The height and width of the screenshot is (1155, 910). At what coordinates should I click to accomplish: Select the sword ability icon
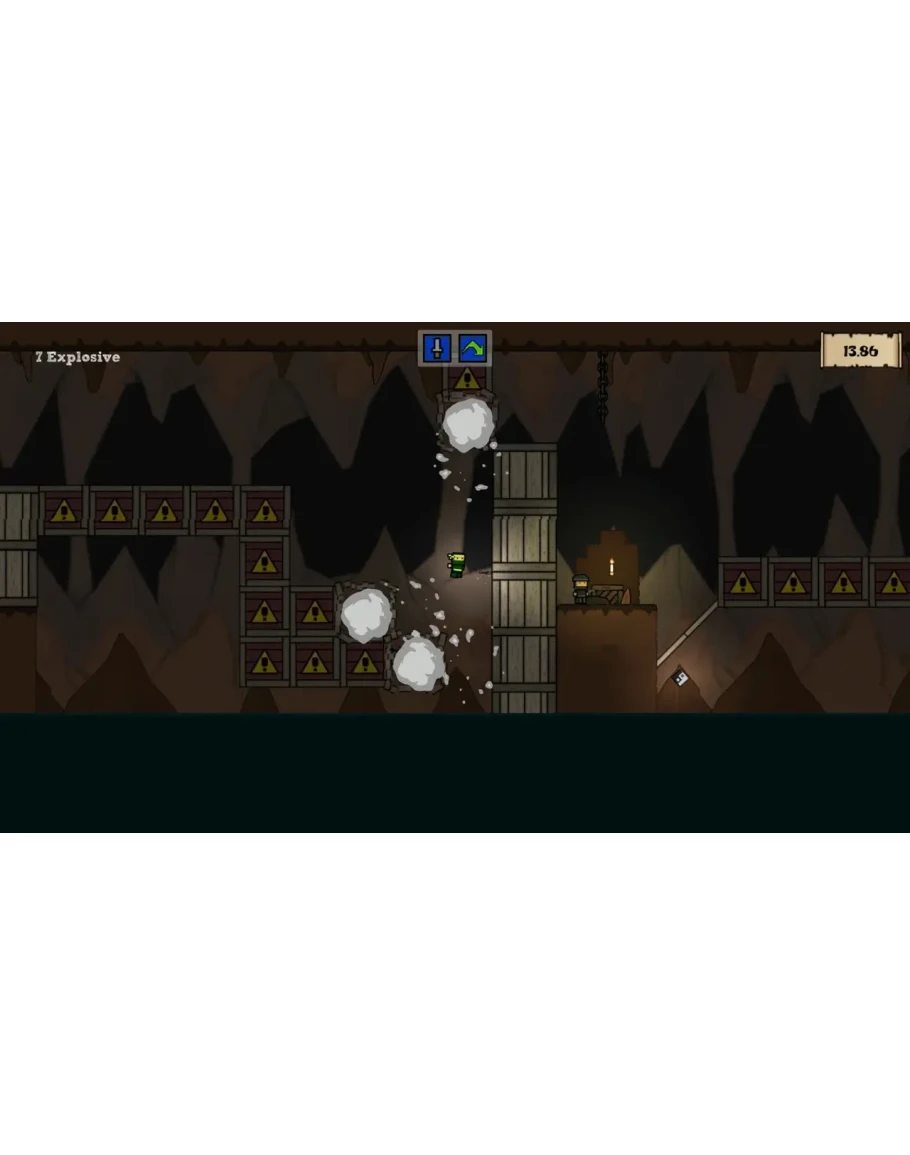click(437, 348)
